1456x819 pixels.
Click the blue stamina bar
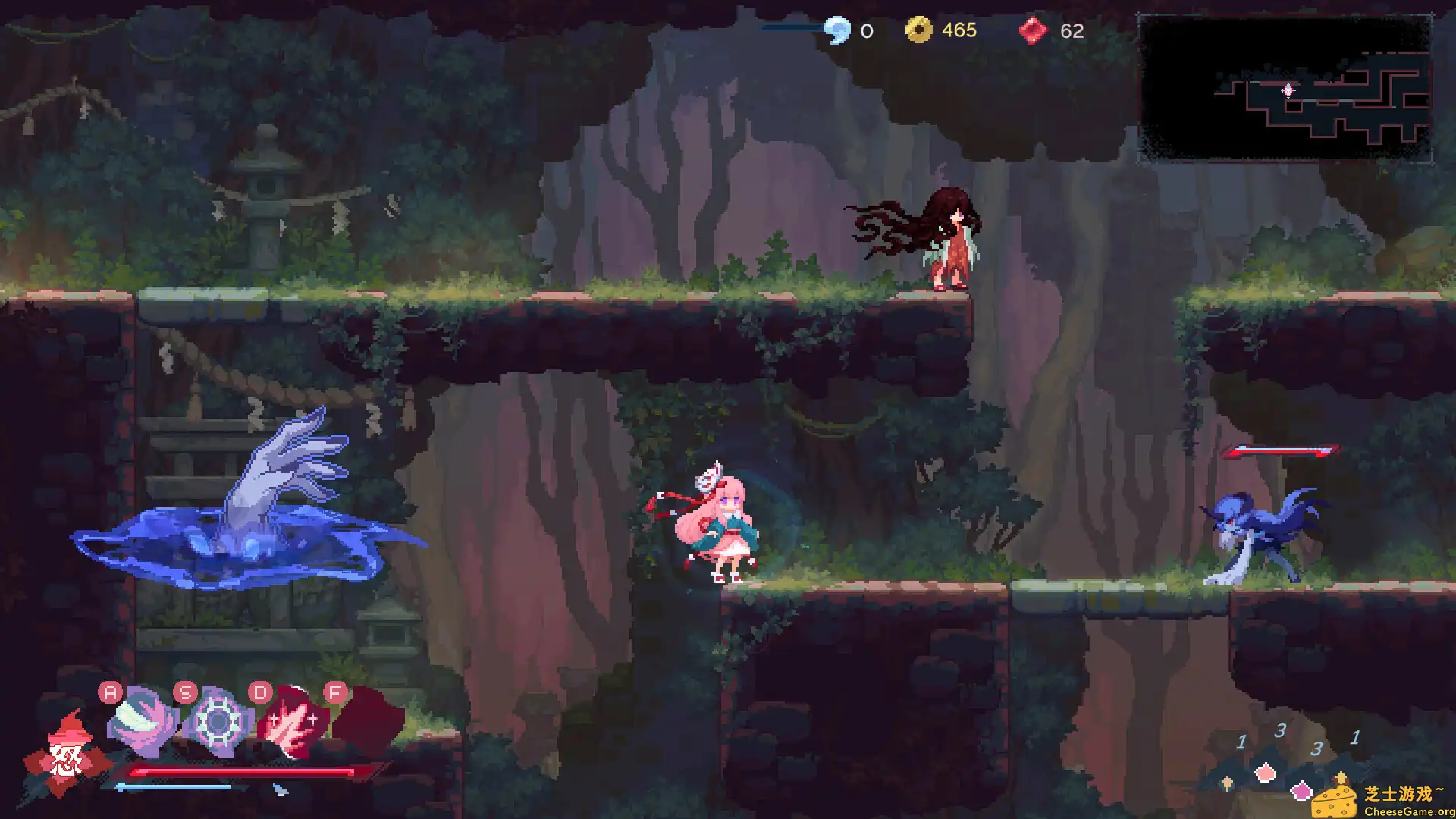(173, 786)
